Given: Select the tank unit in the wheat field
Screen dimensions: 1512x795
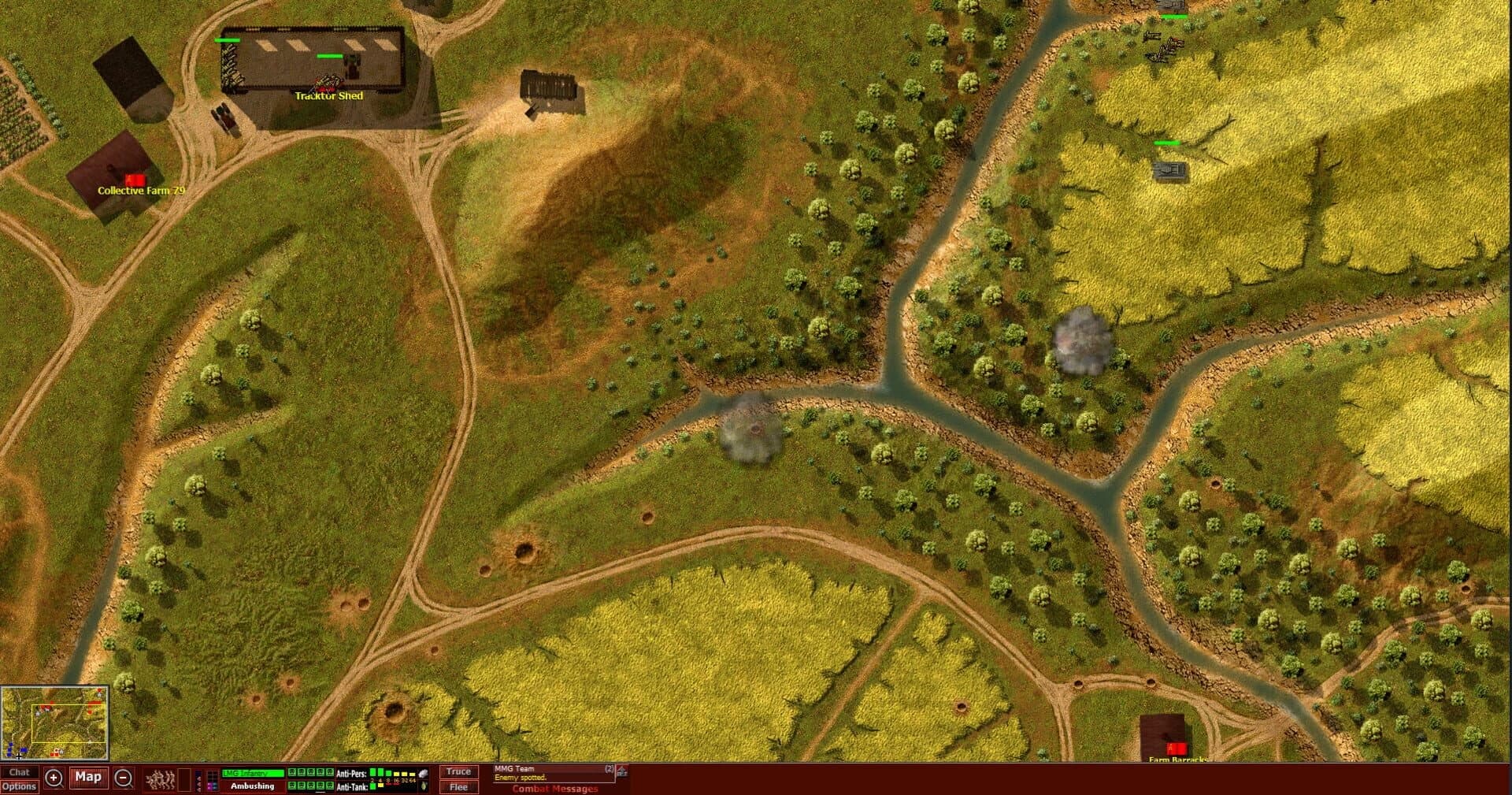Looking at the screenshot, I should click(x=1169, y=169).
